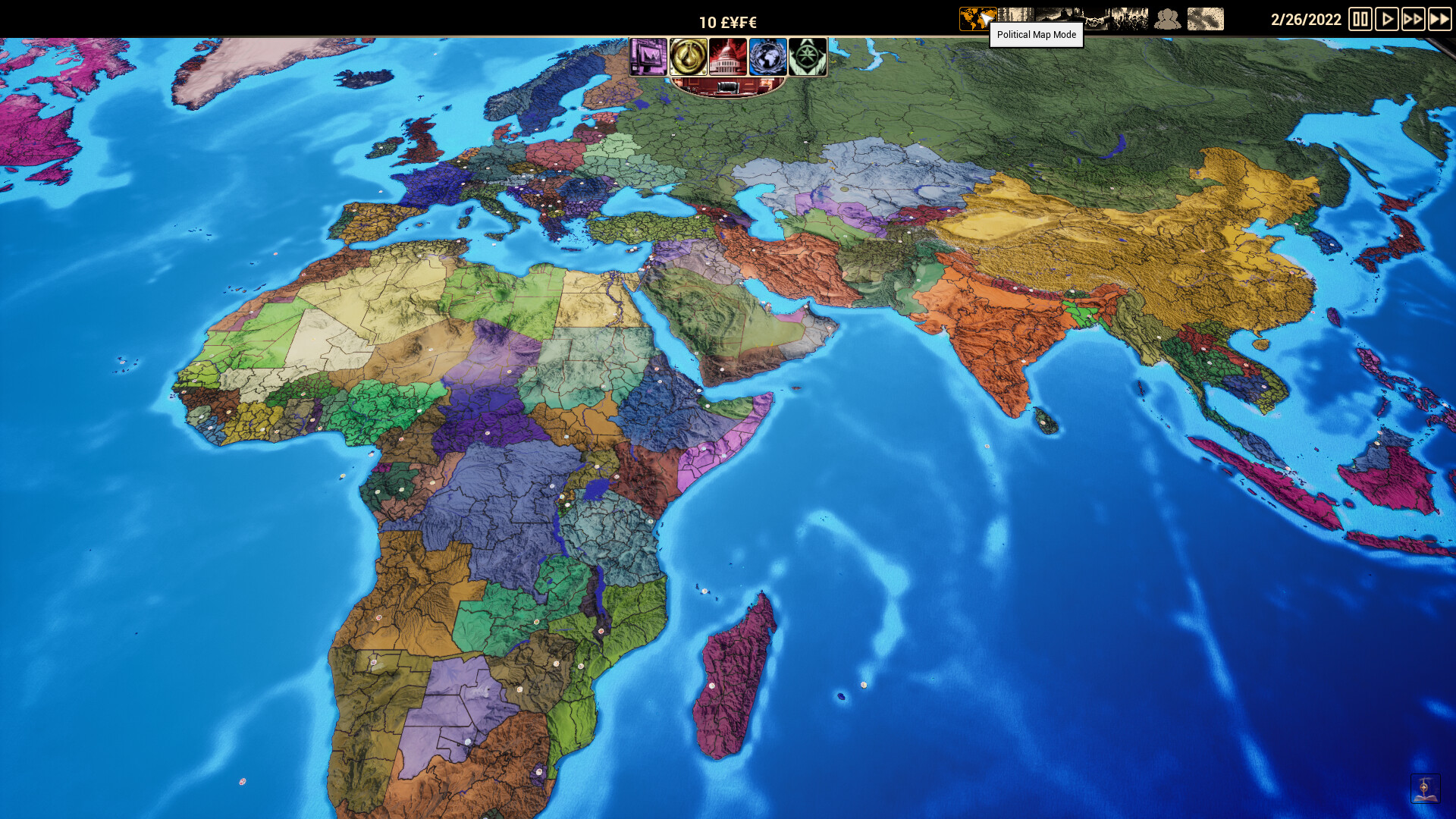
Task: Select the war map mode thumbnail
Action: point(1131,17)
